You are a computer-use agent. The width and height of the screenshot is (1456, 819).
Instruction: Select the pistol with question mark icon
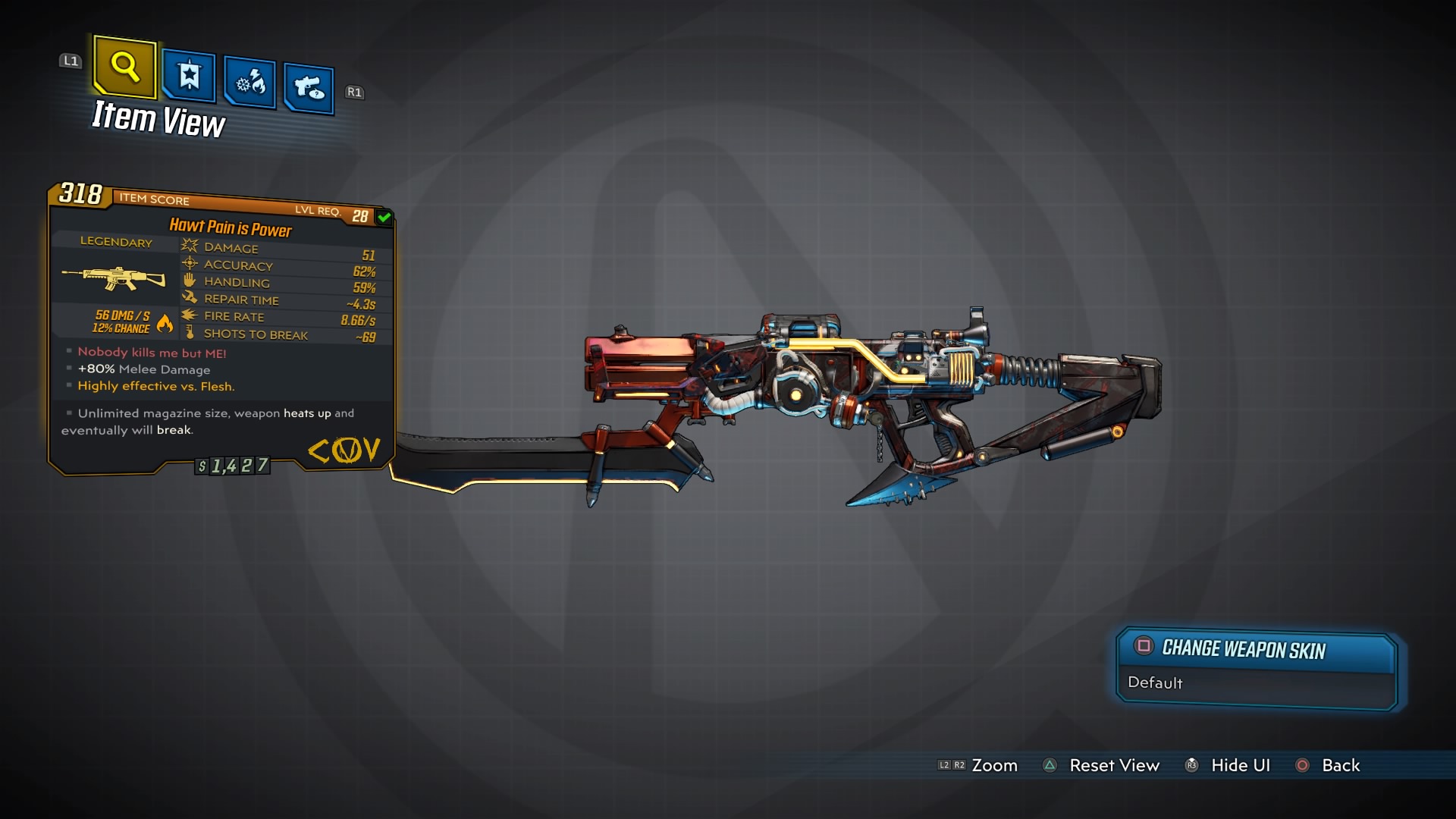(x=308, y=85)
